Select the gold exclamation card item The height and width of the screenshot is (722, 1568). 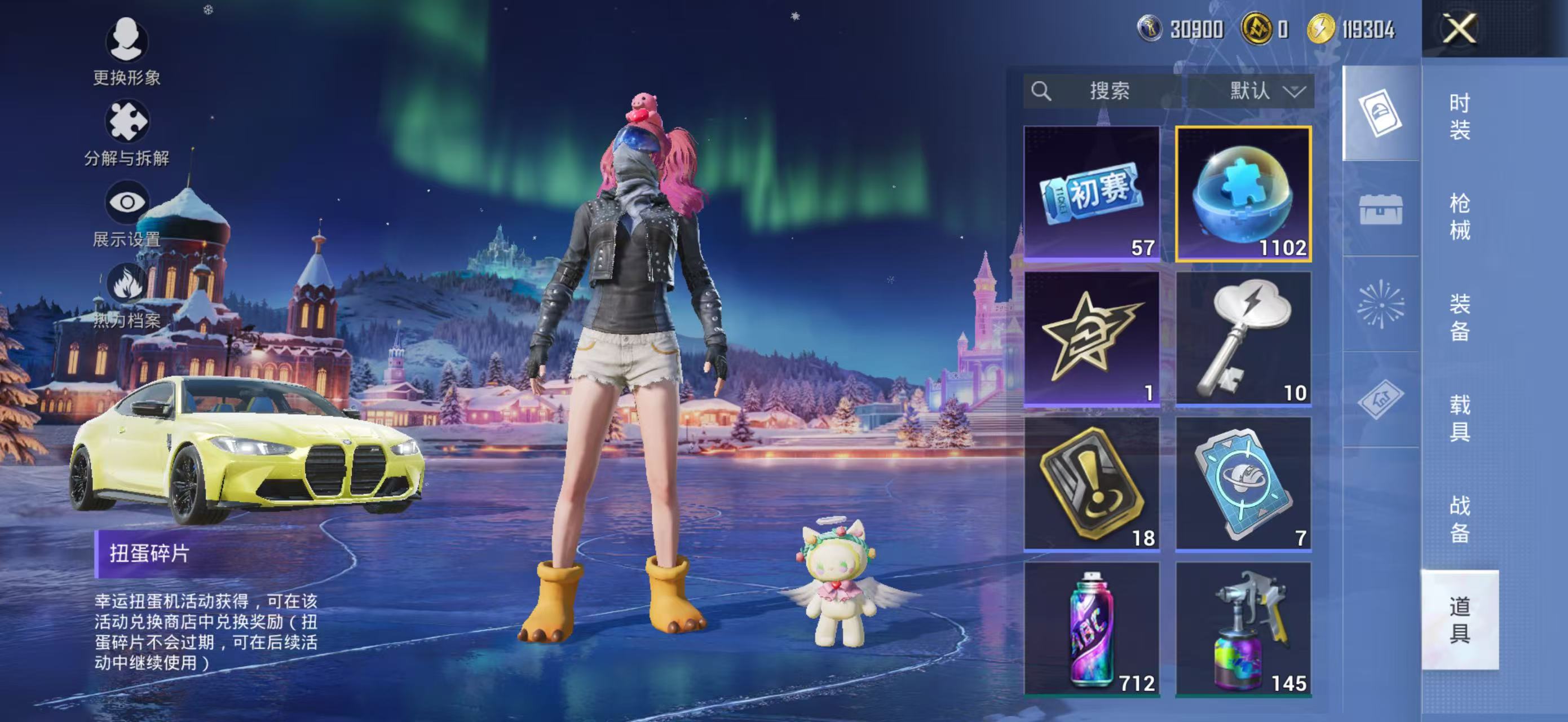[x=1092, y=483]
